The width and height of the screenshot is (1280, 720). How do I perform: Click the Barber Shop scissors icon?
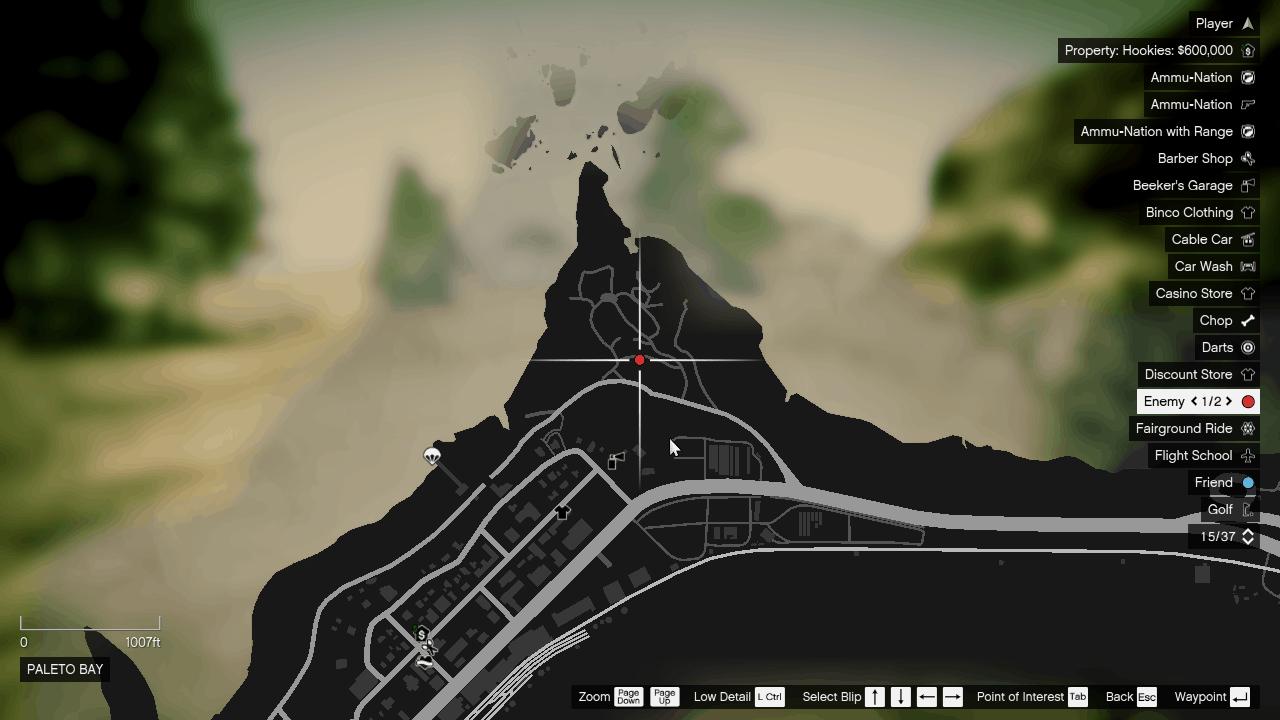1247,158
